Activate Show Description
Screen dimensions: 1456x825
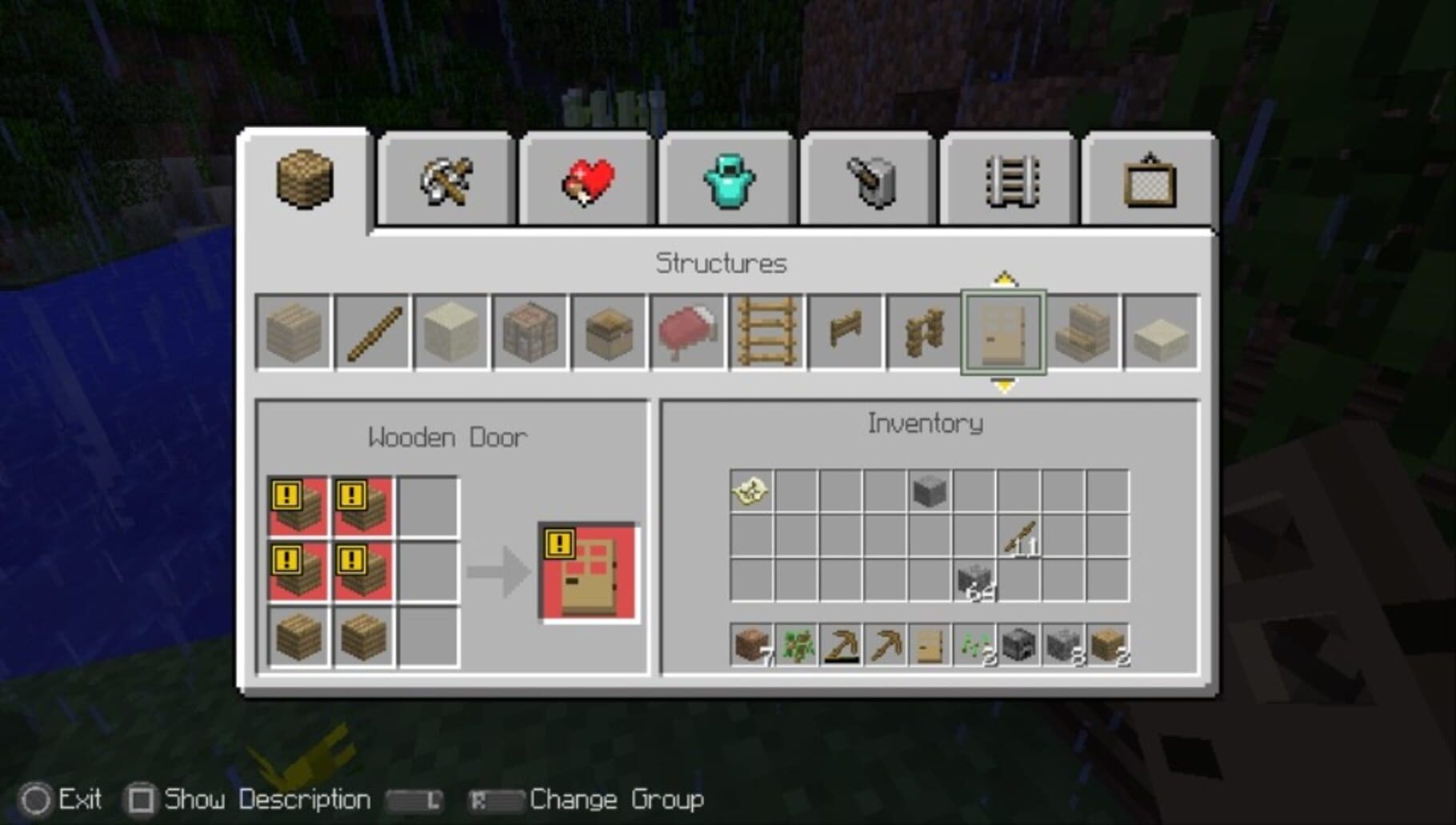pyautogui.click(x=141, y=799)
